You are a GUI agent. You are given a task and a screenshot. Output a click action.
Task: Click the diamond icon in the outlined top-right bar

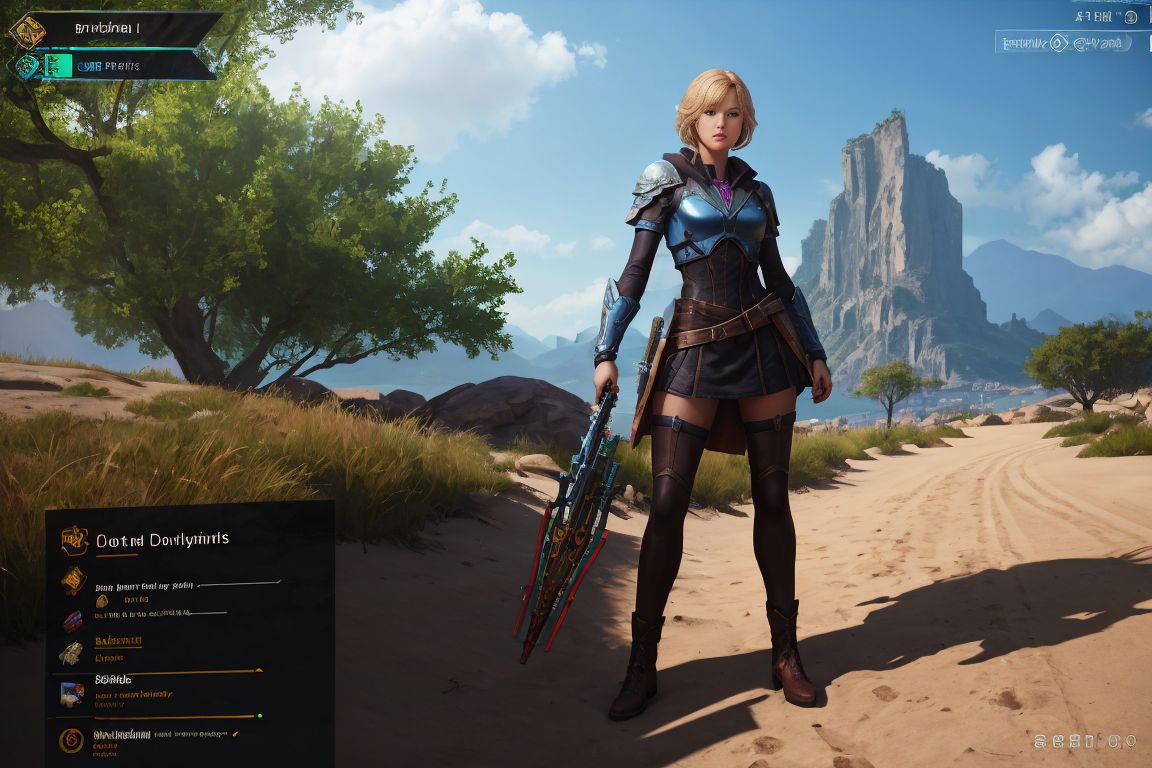point(1059,43)
